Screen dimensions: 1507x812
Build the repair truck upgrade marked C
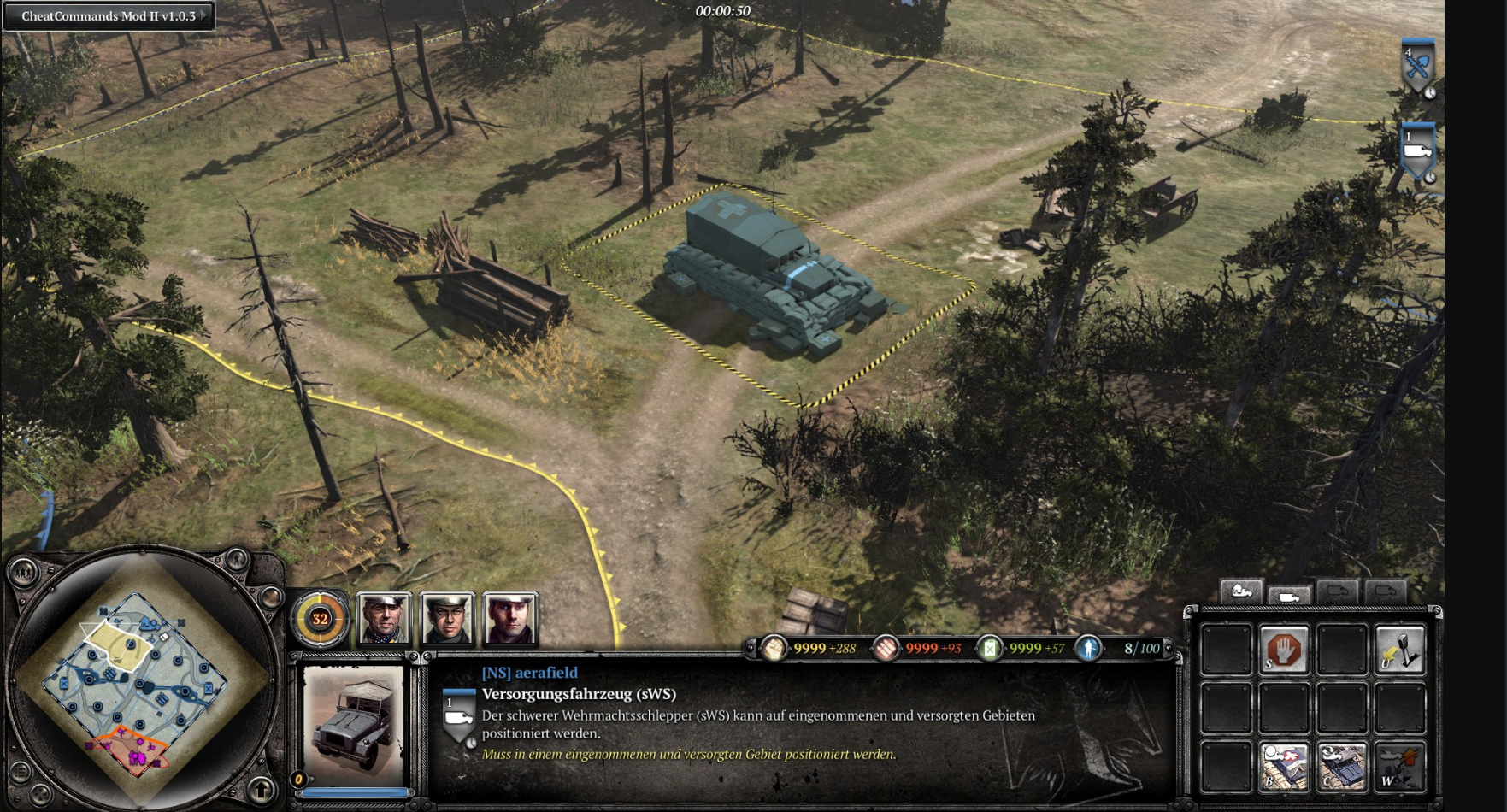(1342, 766)
